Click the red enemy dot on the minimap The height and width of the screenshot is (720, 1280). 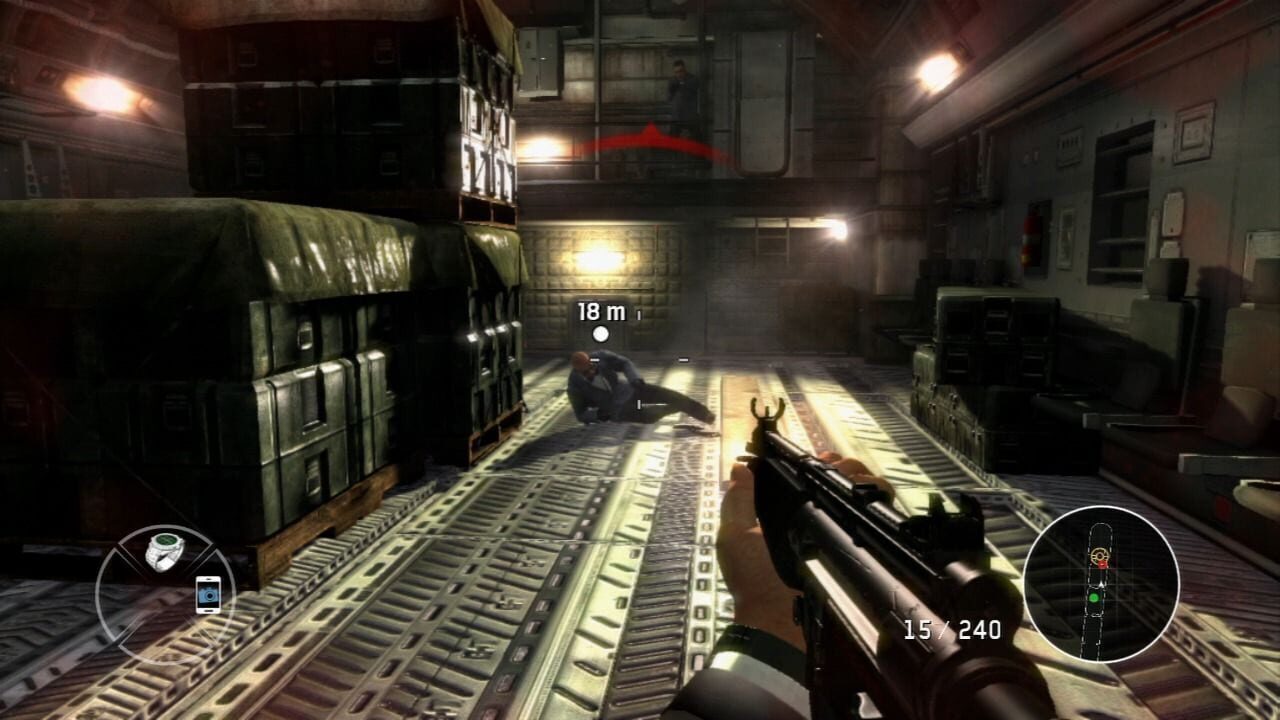[1102, 564]
